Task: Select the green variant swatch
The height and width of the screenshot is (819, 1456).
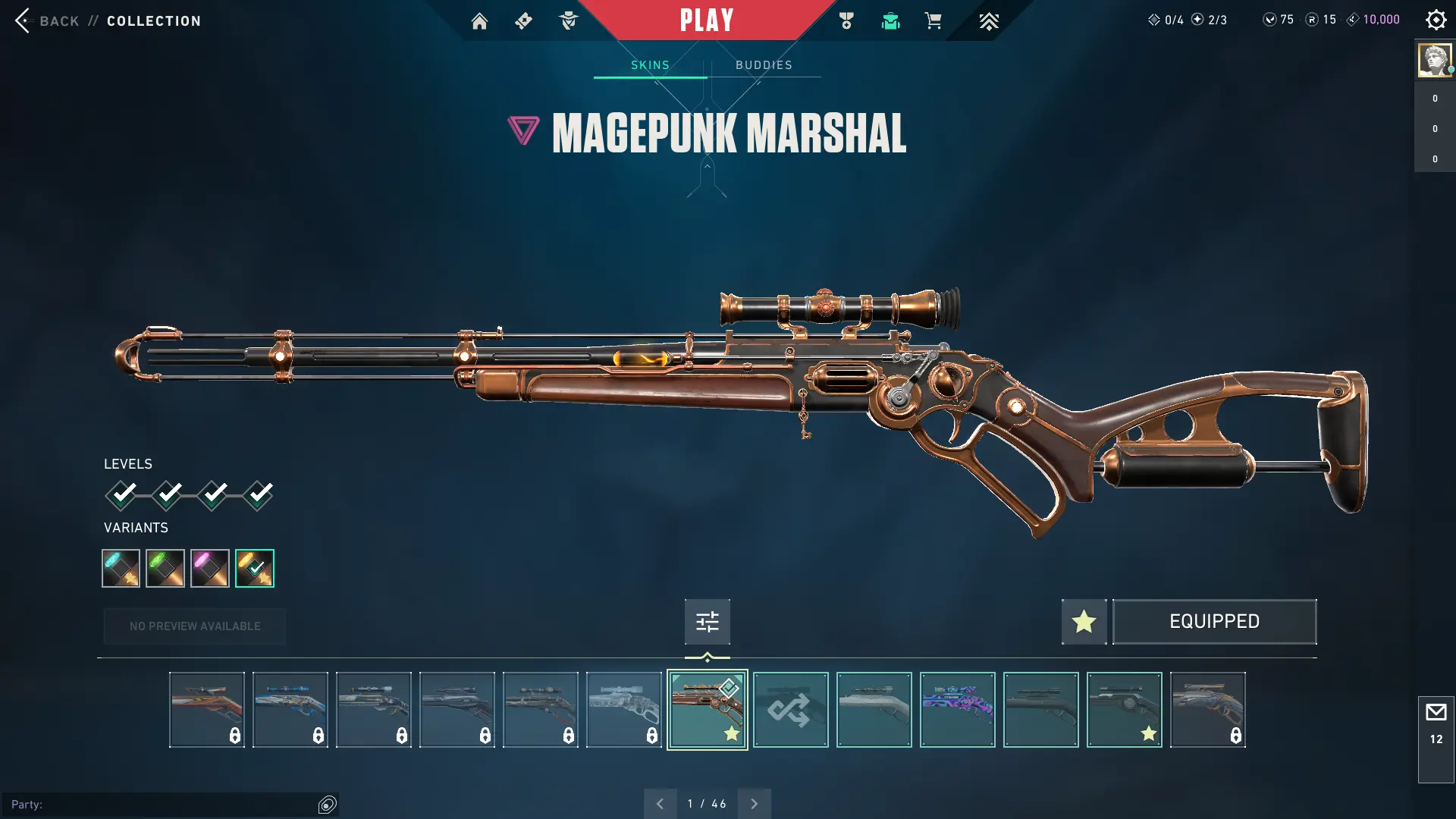Action: pyautogui.click(x=165, y=568)
